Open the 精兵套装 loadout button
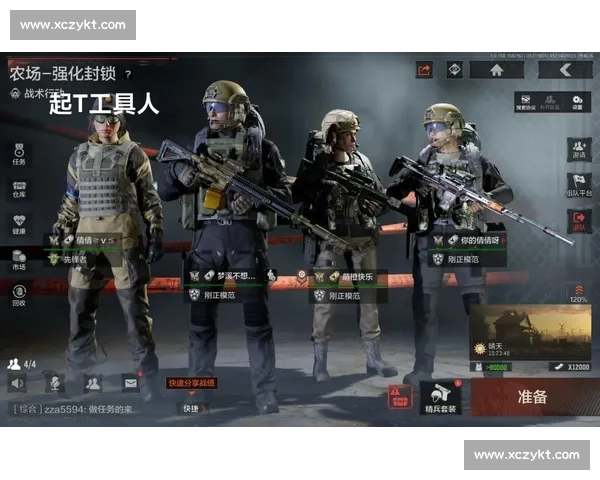 click(x=440, y=397)
